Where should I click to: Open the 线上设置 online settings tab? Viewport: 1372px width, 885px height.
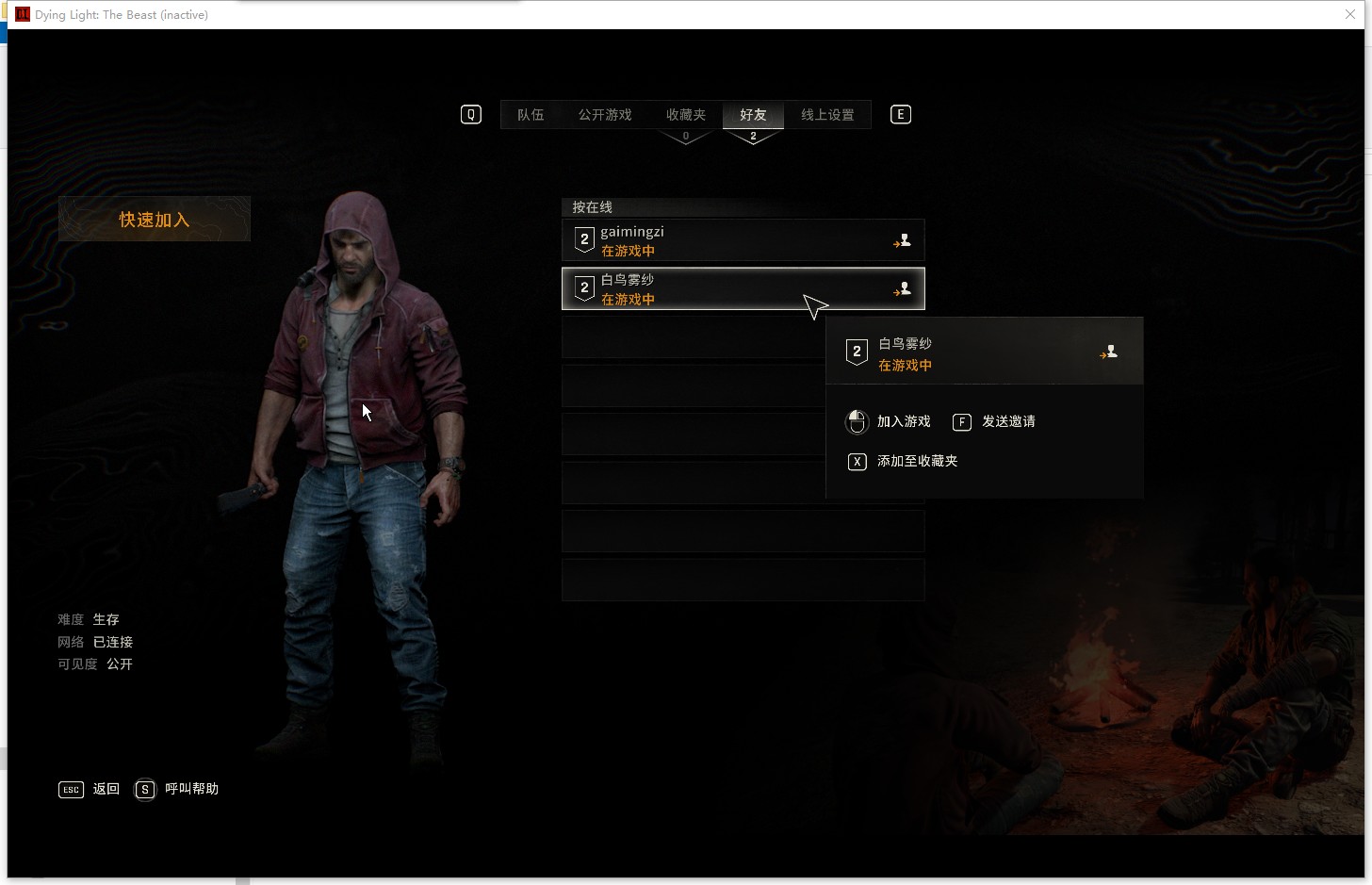point(827,115)
